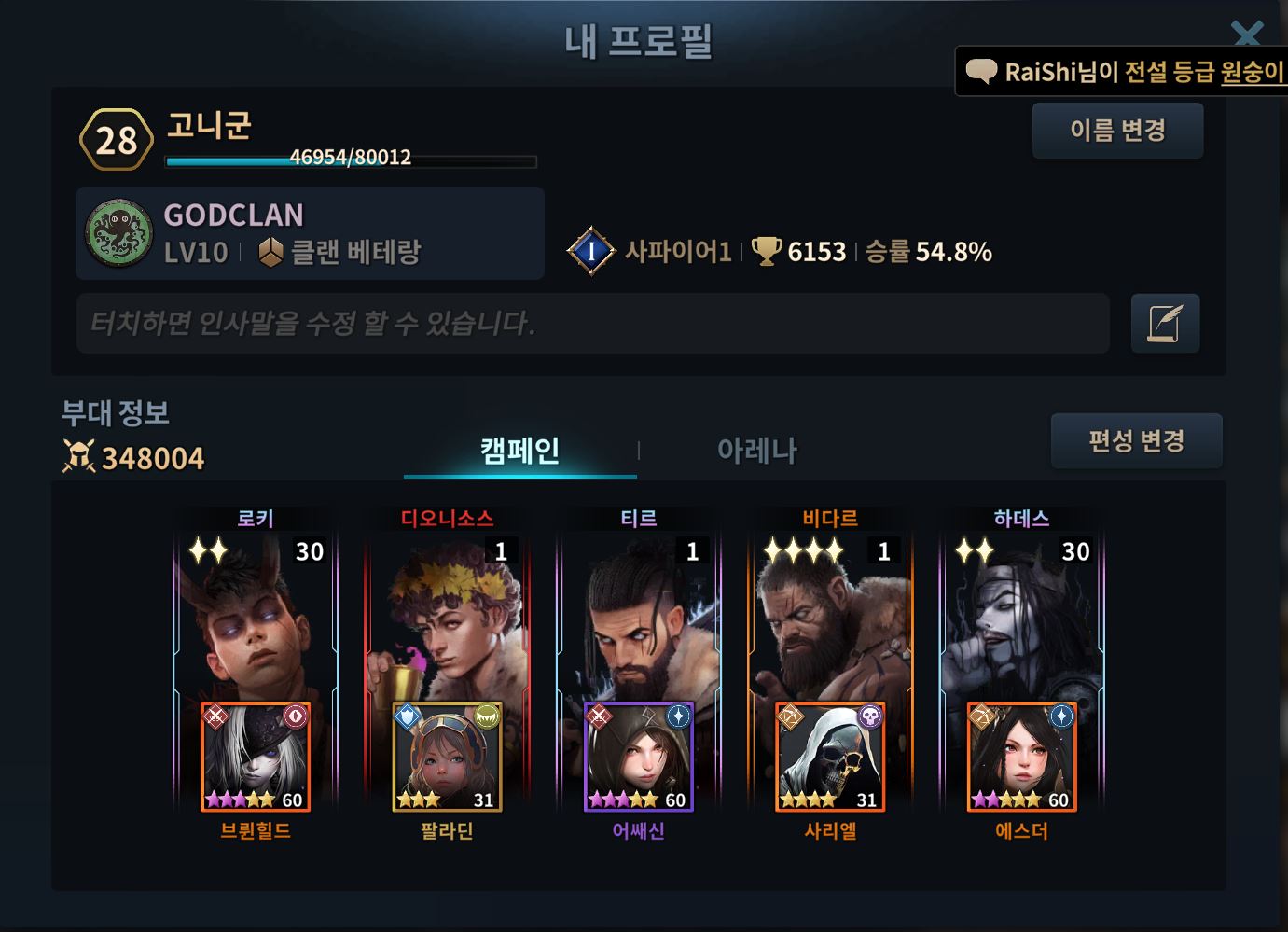Open the 편성 변경 formation button

tap(1136, 440)
